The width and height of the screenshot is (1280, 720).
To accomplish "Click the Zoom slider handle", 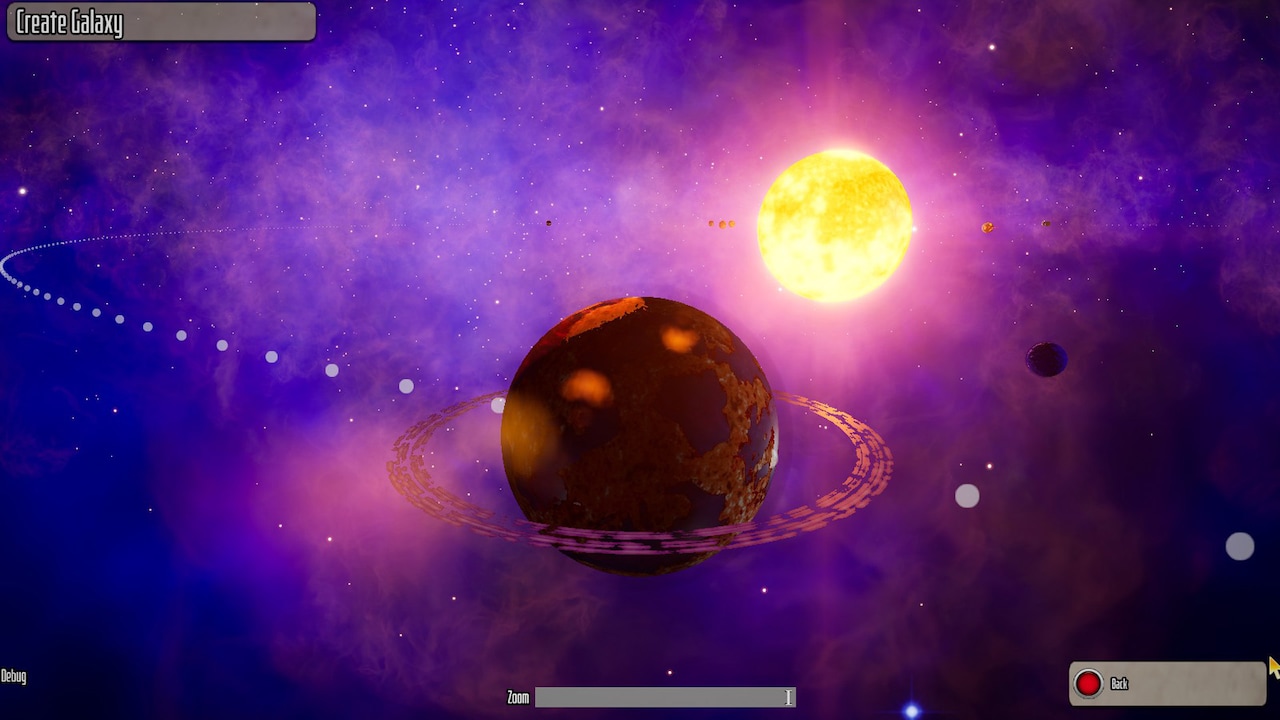I will click(x=789, y=696).
